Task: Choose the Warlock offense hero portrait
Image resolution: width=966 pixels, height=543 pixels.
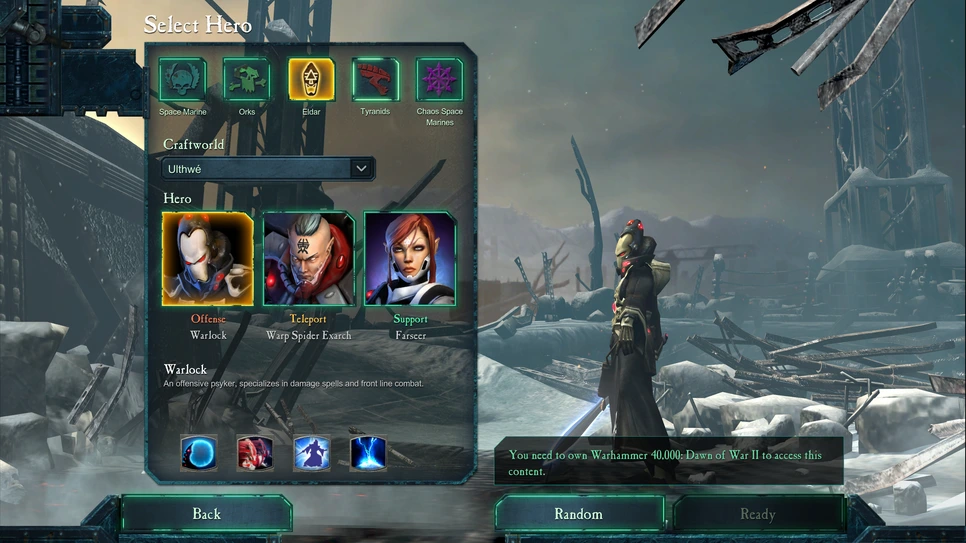Action: click(x=208, y=258)
